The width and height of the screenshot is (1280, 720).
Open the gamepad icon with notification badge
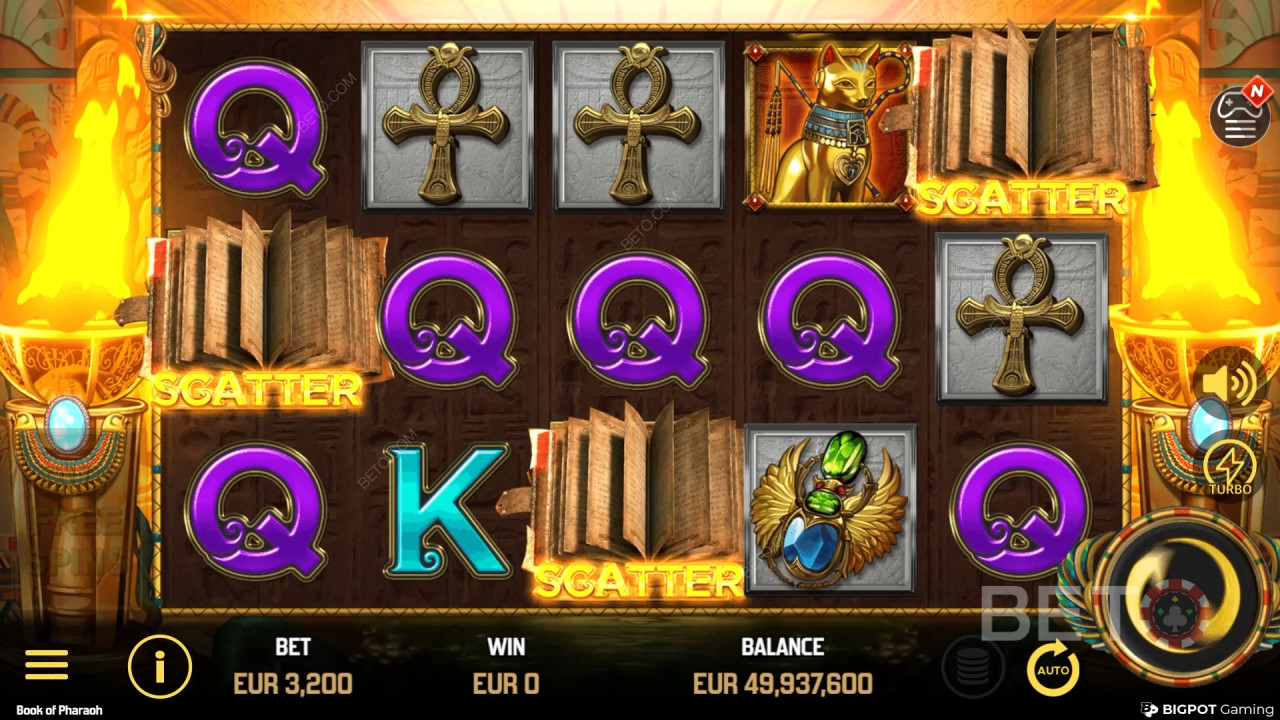click(1240, 115)
